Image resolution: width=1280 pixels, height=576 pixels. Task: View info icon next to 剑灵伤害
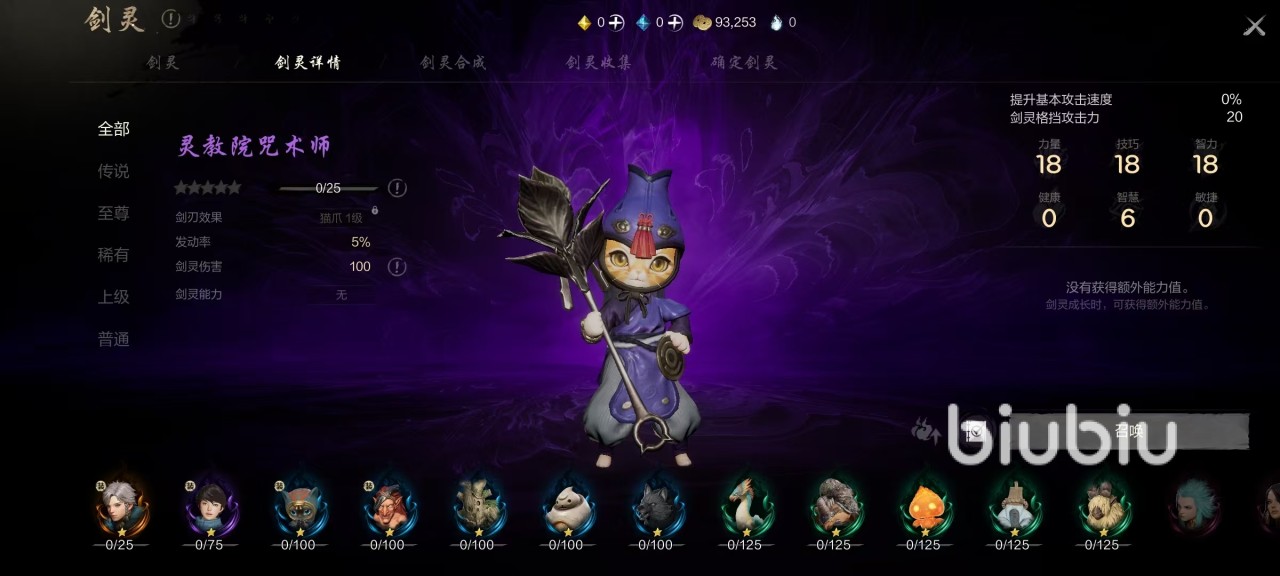pos(397,267)
